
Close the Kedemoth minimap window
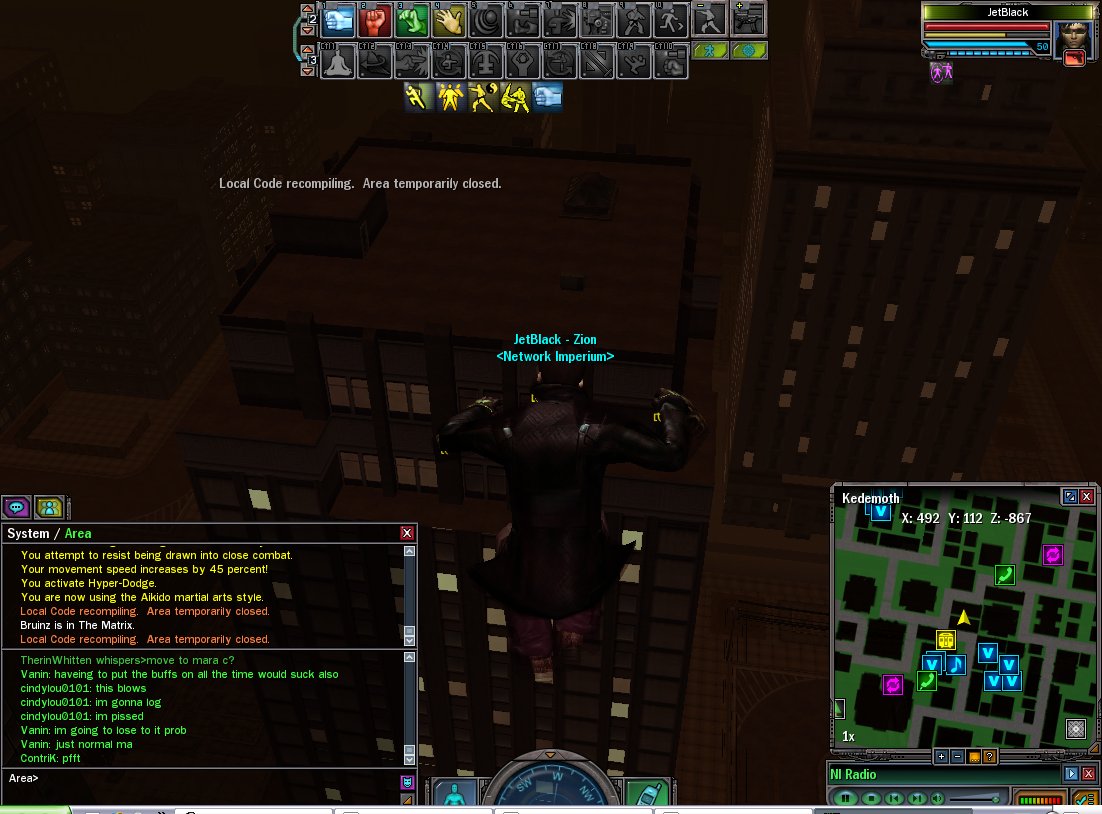(x=1087, y=496)
